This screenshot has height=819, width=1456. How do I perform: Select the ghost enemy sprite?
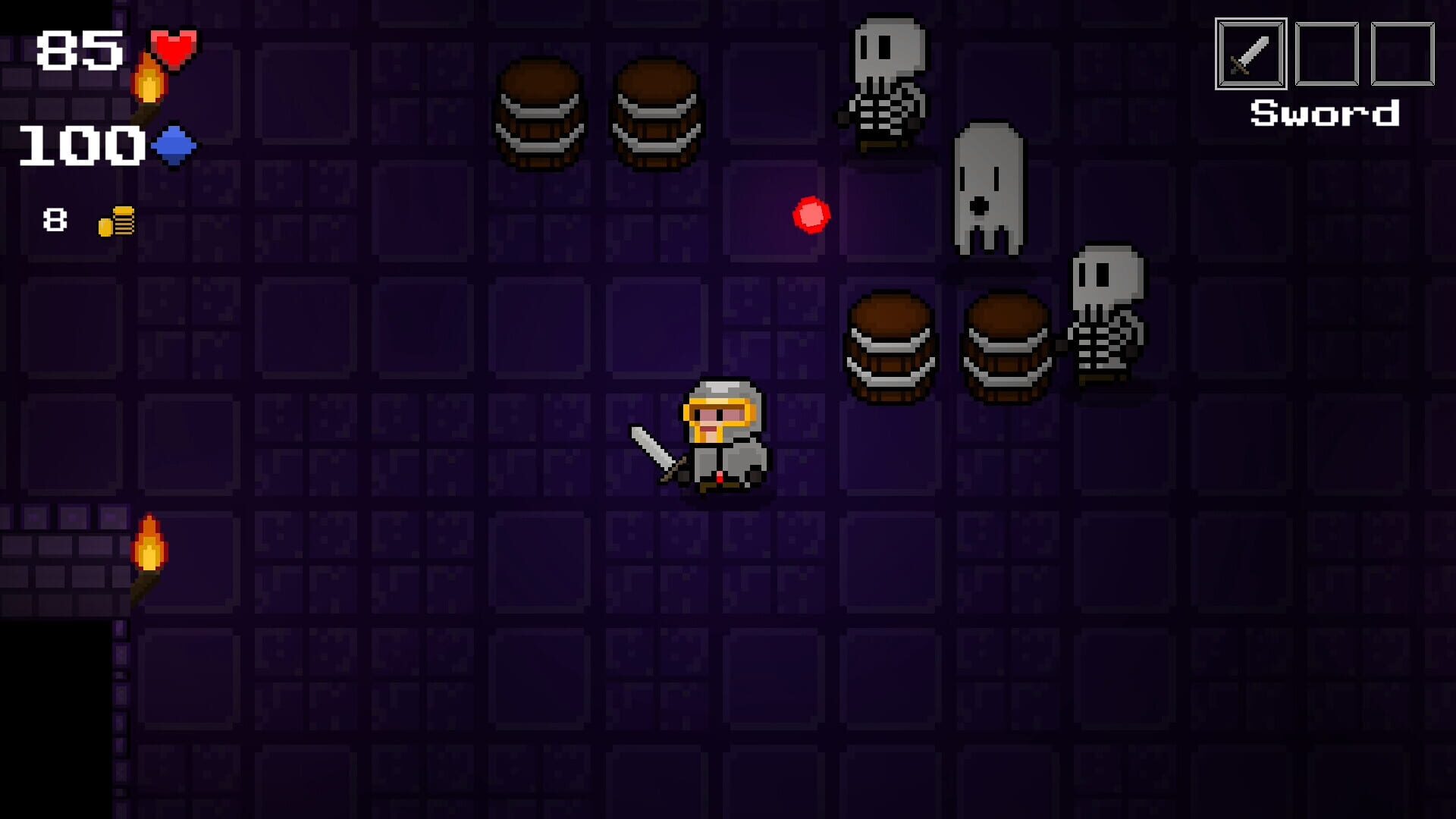tap(986, 190)
